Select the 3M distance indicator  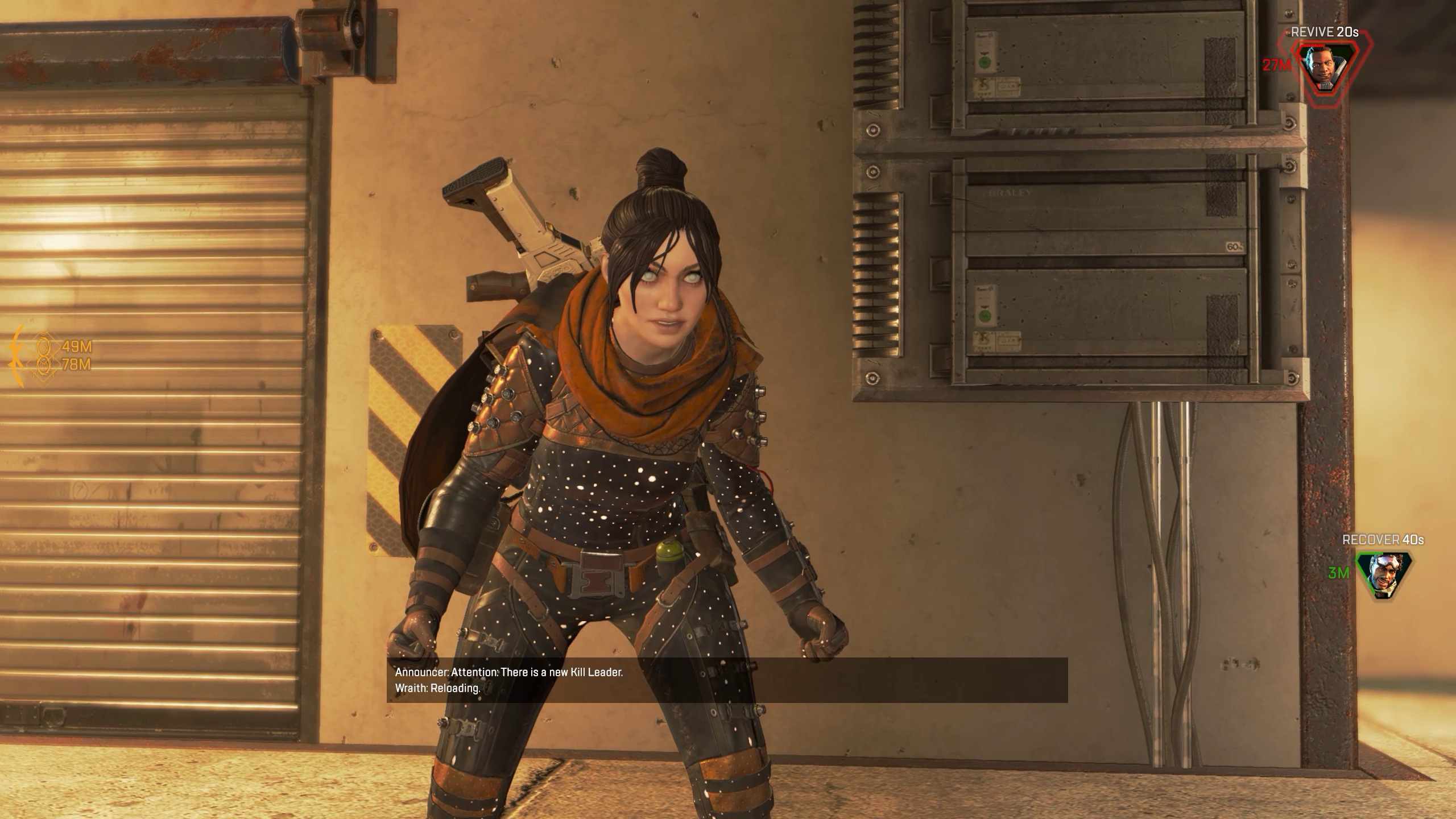tap(1338, 573)
